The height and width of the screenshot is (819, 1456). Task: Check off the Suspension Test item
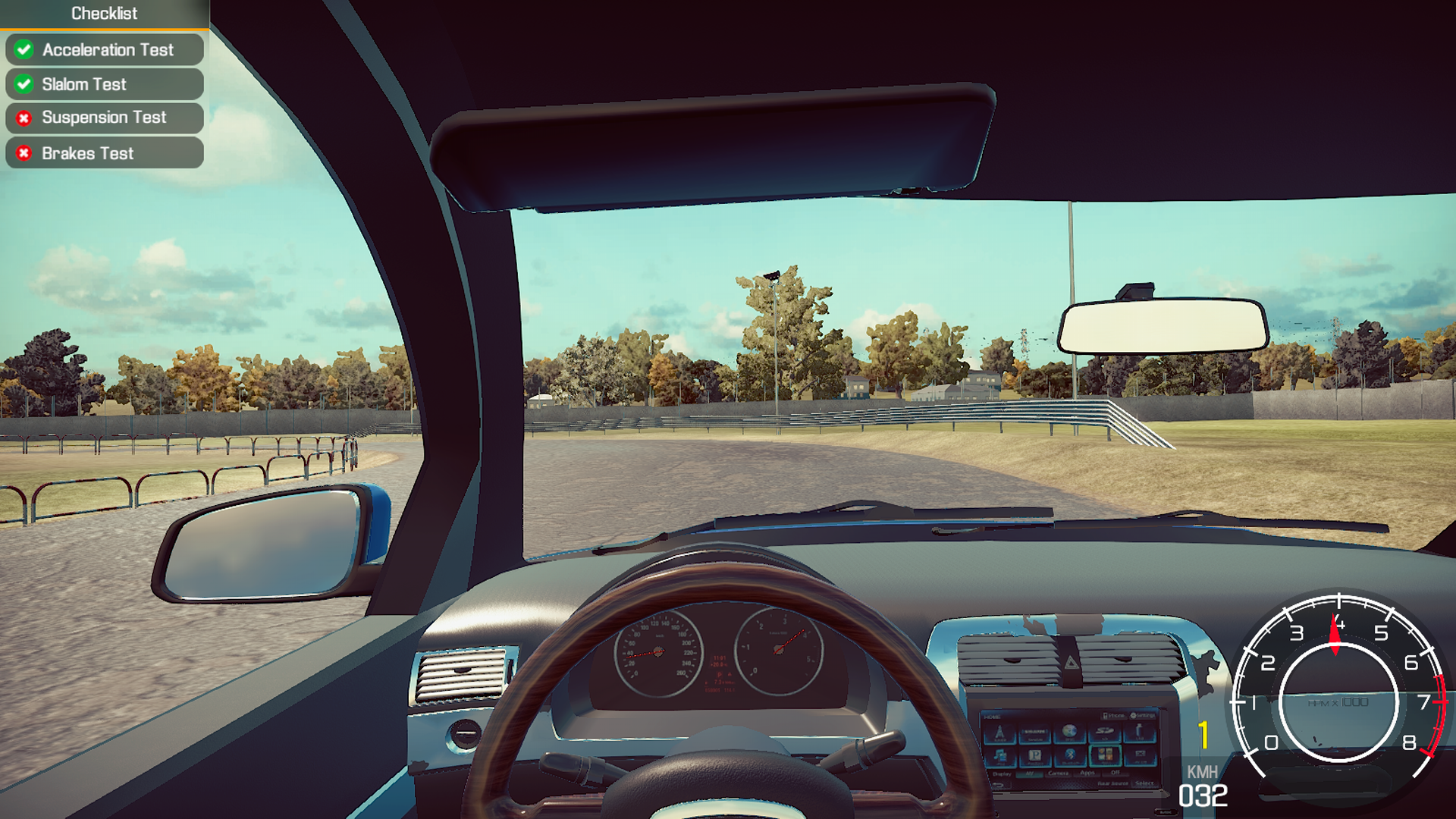coord(104,118)
